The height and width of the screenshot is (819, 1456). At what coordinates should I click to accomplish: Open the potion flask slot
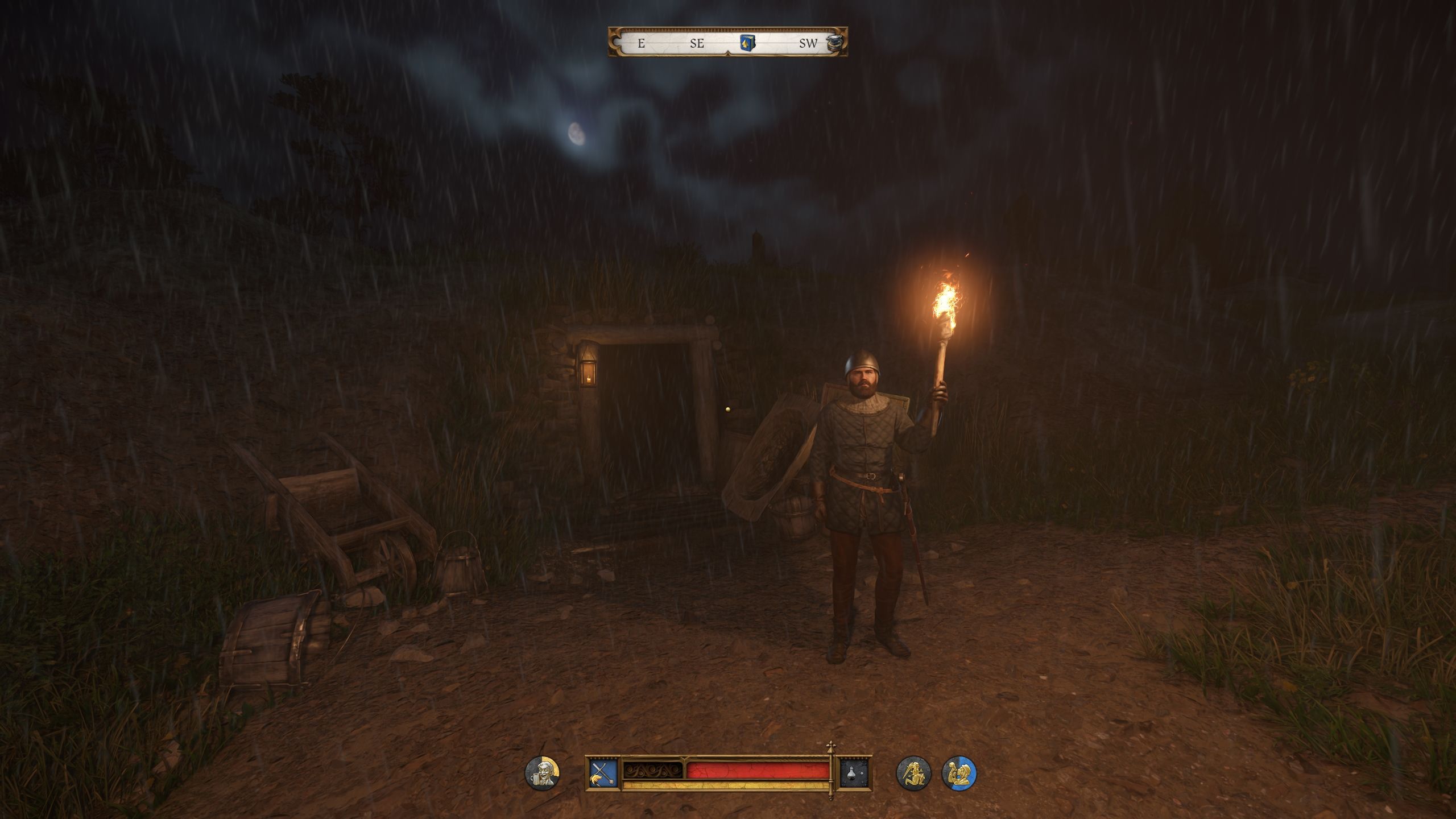(x=856, y=773)
